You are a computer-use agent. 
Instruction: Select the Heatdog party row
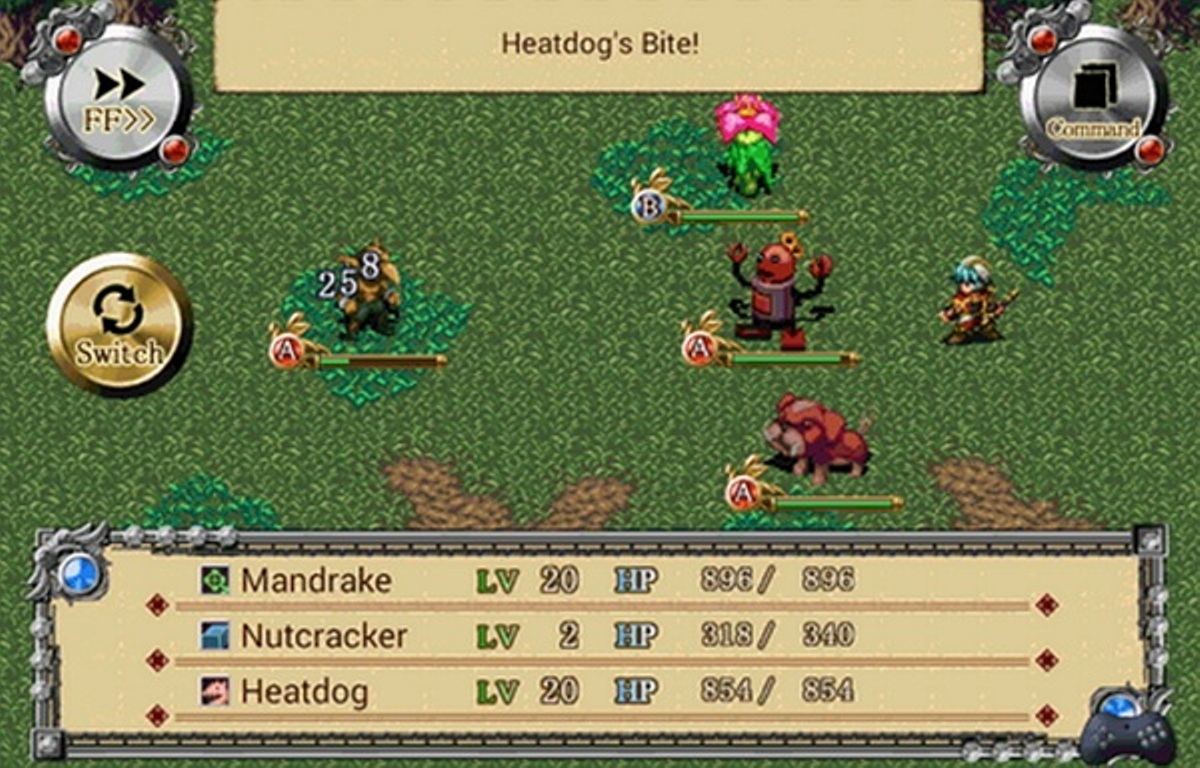point(600,691)
